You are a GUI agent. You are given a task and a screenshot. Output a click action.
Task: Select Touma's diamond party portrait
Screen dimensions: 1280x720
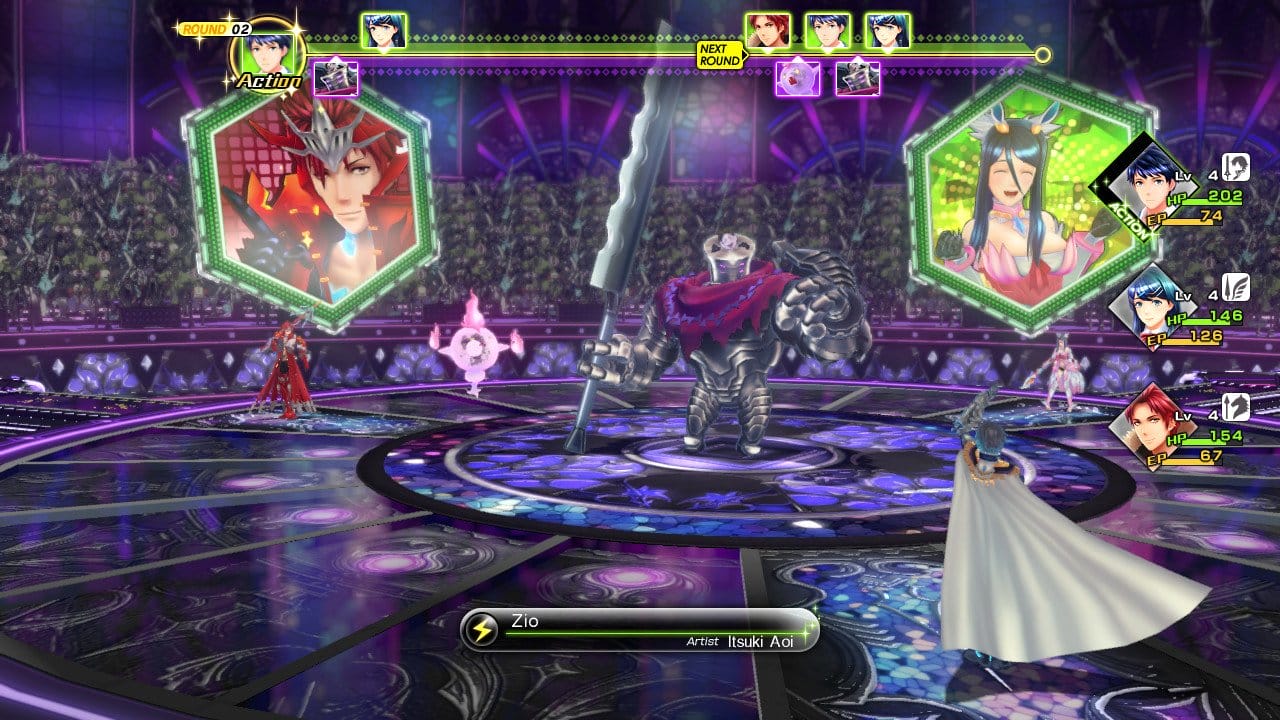tap(1146, 423)
